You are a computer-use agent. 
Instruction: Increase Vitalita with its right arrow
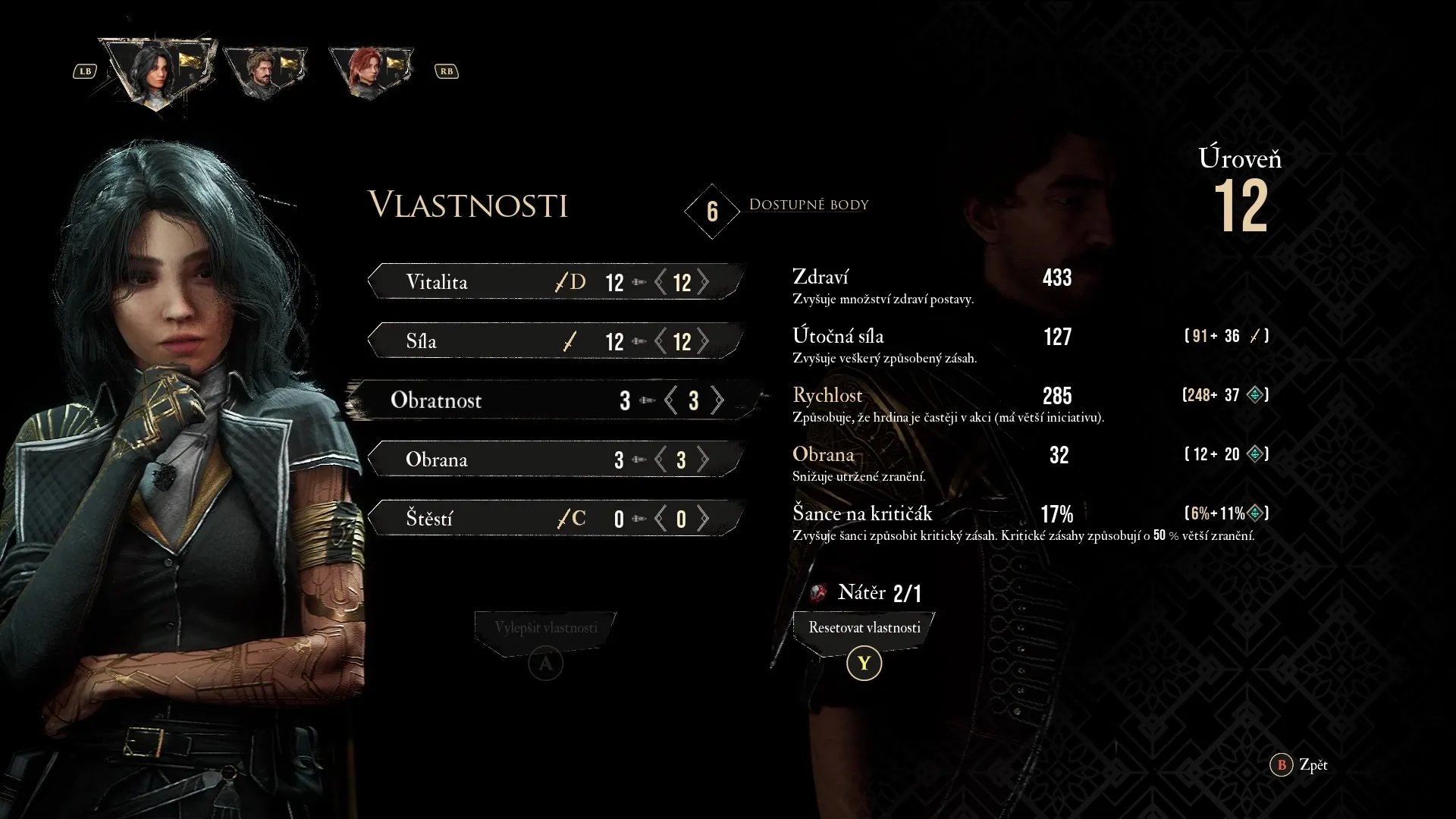click(x=704, y=282)
